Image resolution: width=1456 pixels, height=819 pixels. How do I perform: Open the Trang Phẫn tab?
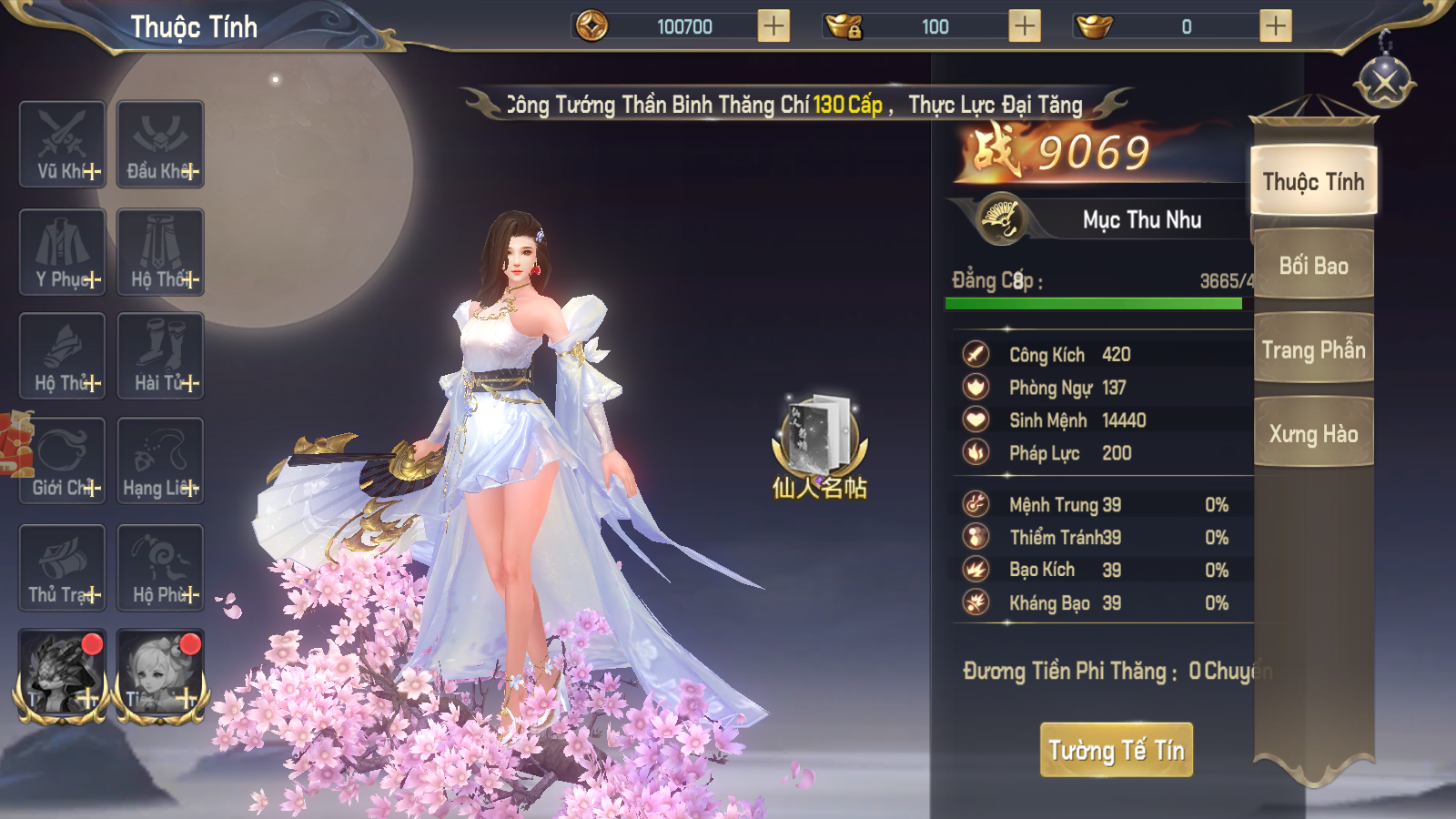tap(1313, 350)
